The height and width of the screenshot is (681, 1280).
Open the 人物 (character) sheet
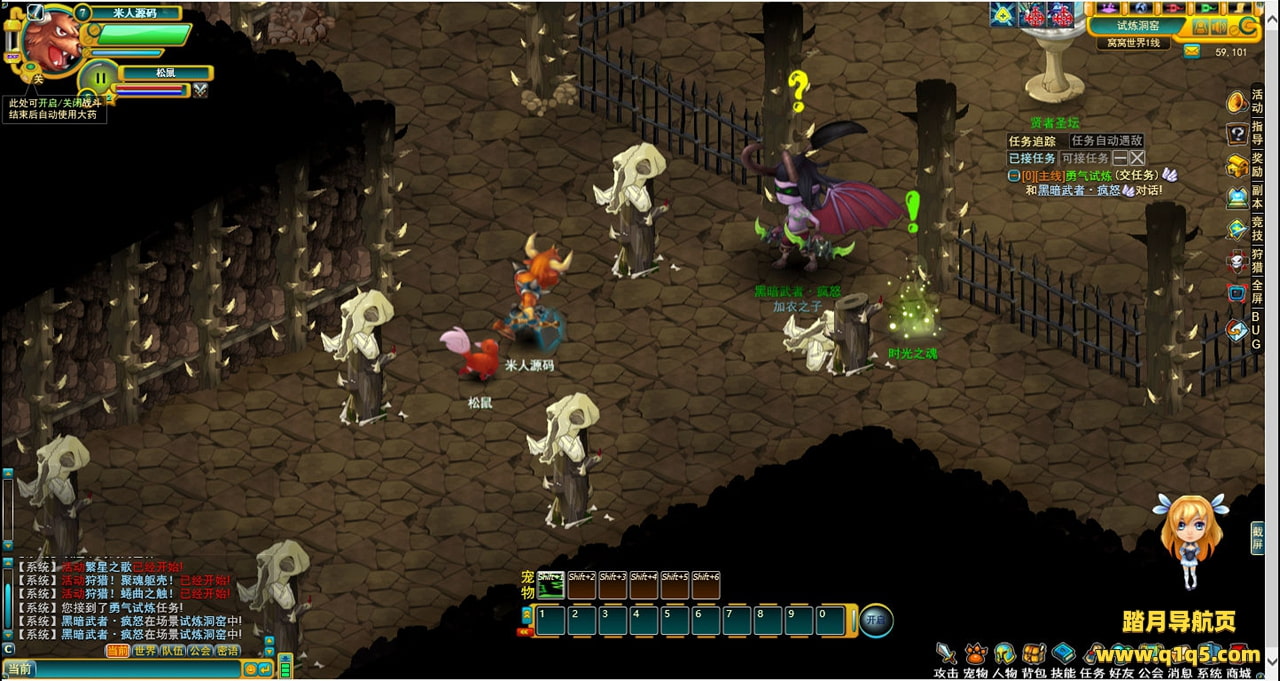click(x=1004, y=655)
